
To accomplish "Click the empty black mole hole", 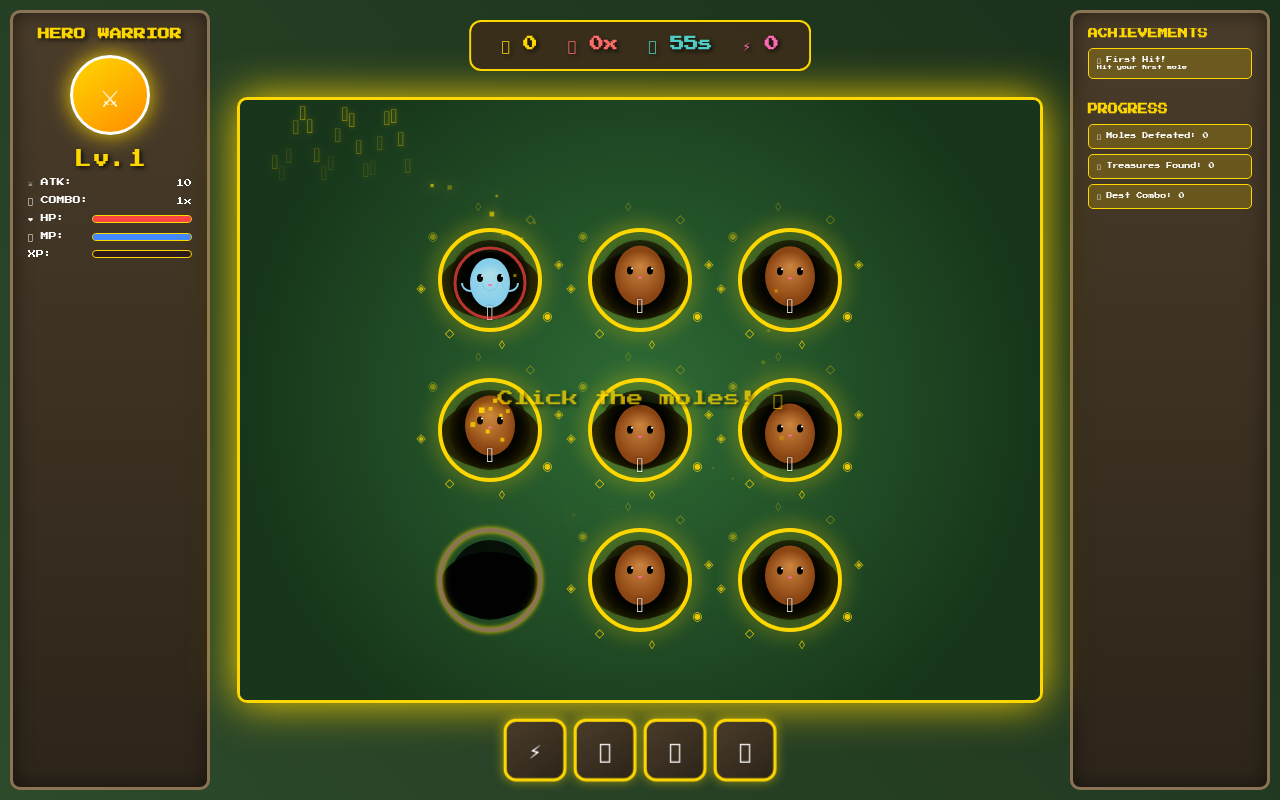I will [490, 580].
